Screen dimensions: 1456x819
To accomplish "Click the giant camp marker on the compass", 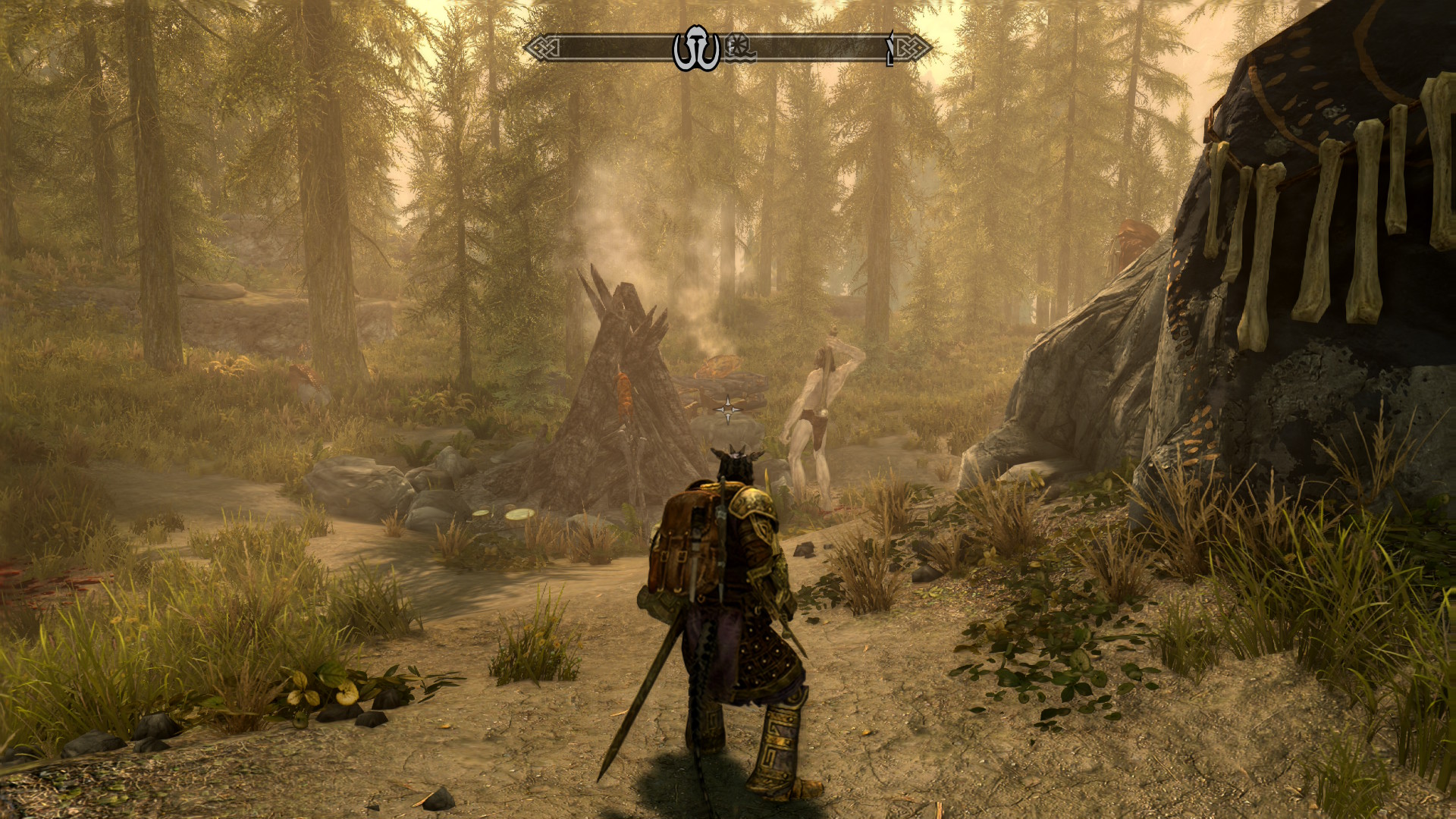I will [696, 49].
